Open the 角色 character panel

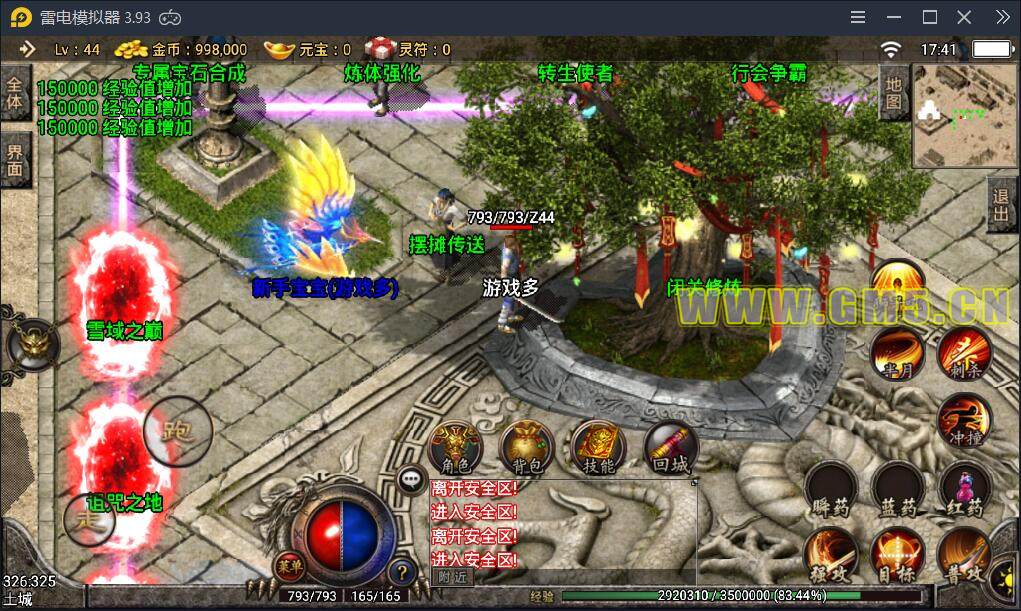tap(455, 446)
